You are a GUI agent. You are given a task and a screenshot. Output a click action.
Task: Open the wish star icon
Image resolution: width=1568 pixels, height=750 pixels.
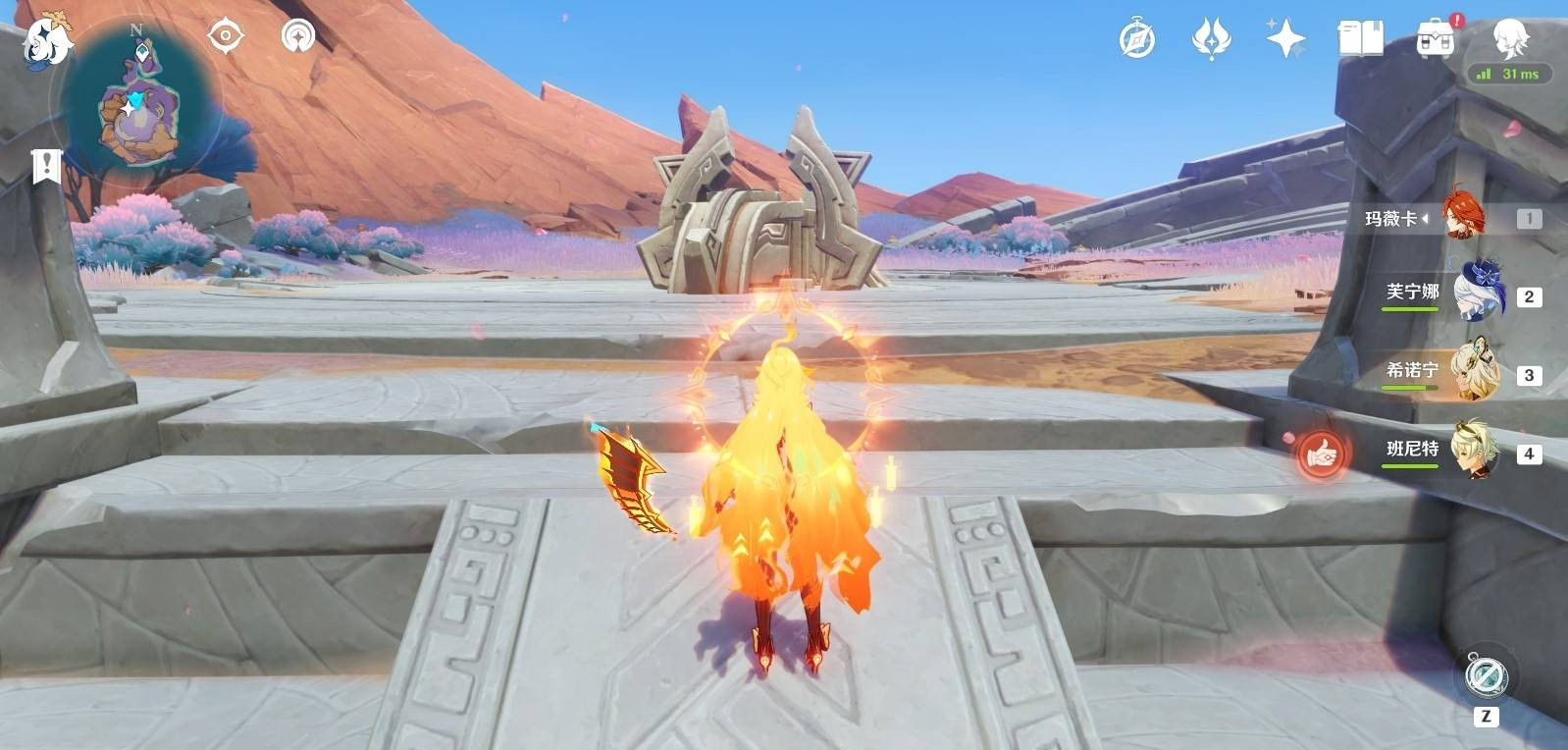(1211, 39)
